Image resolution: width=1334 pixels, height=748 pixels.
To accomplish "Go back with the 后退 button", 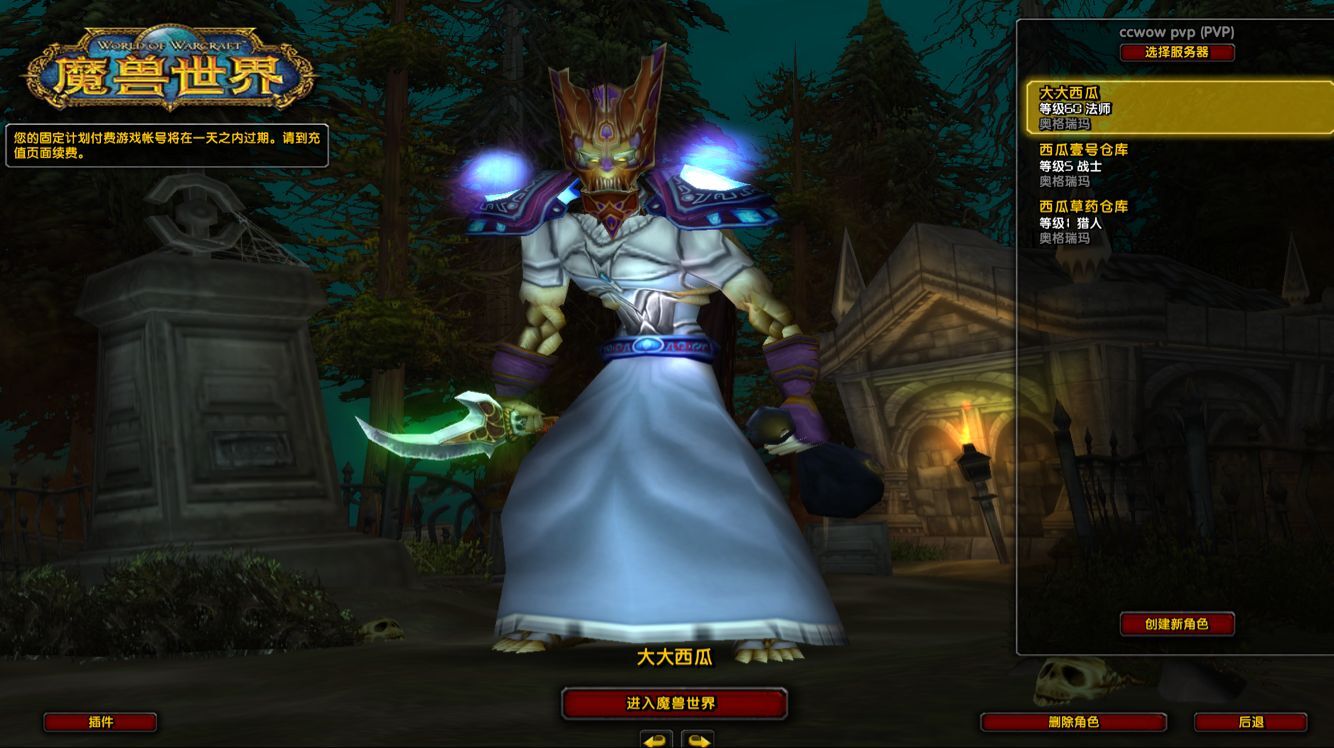I will (1250, 722).
